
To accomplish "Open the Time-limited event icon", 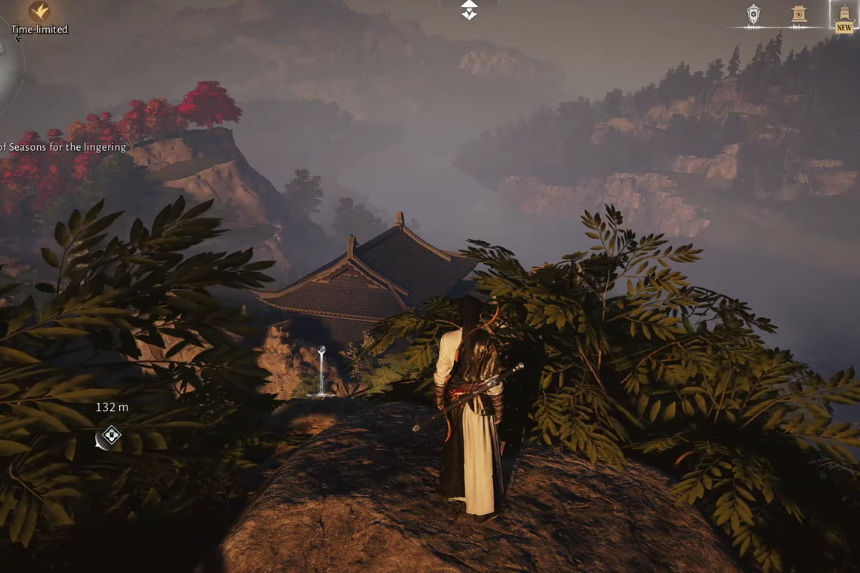I will 40,11.
